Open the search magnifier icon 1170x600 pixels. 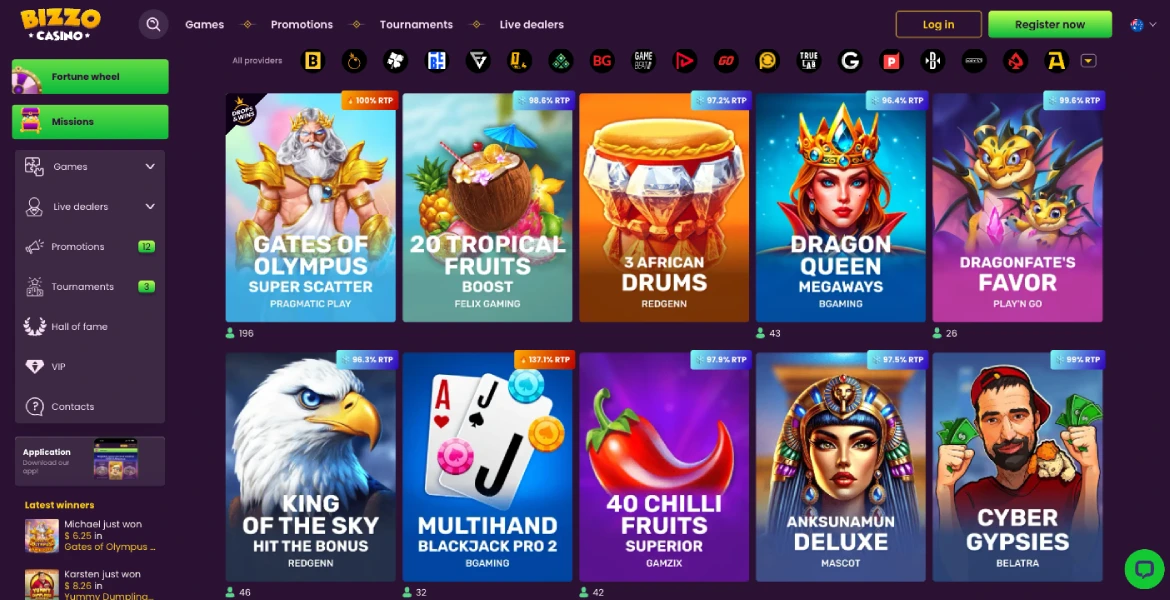[153, 24]
